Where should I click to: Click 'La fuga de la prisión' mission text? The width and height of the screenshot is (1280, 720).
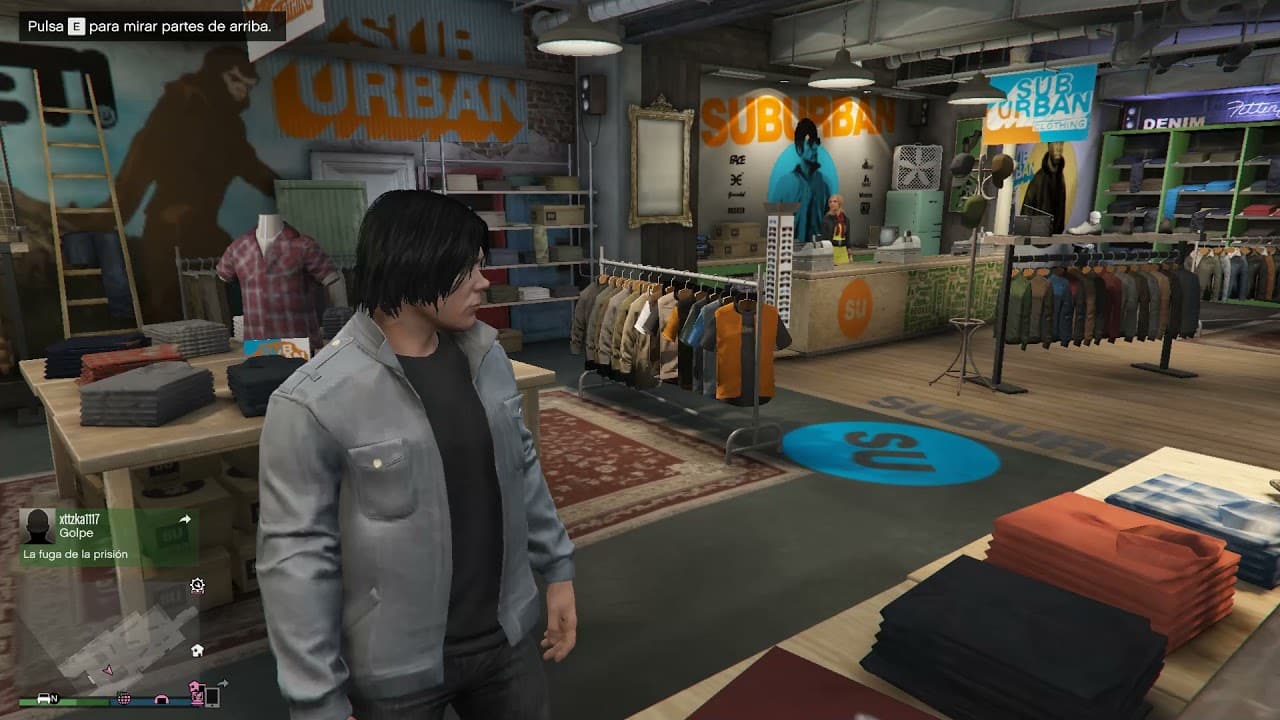(76, 553)
